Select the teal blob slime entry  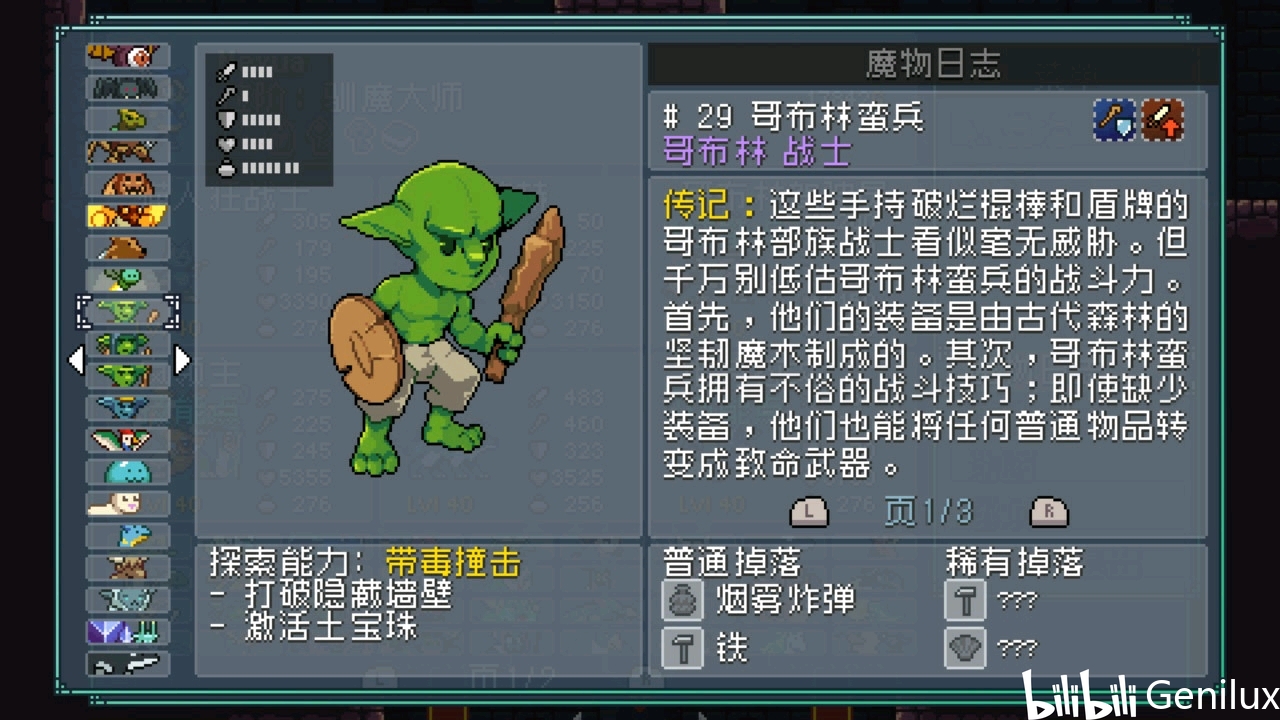coord(128,471)
